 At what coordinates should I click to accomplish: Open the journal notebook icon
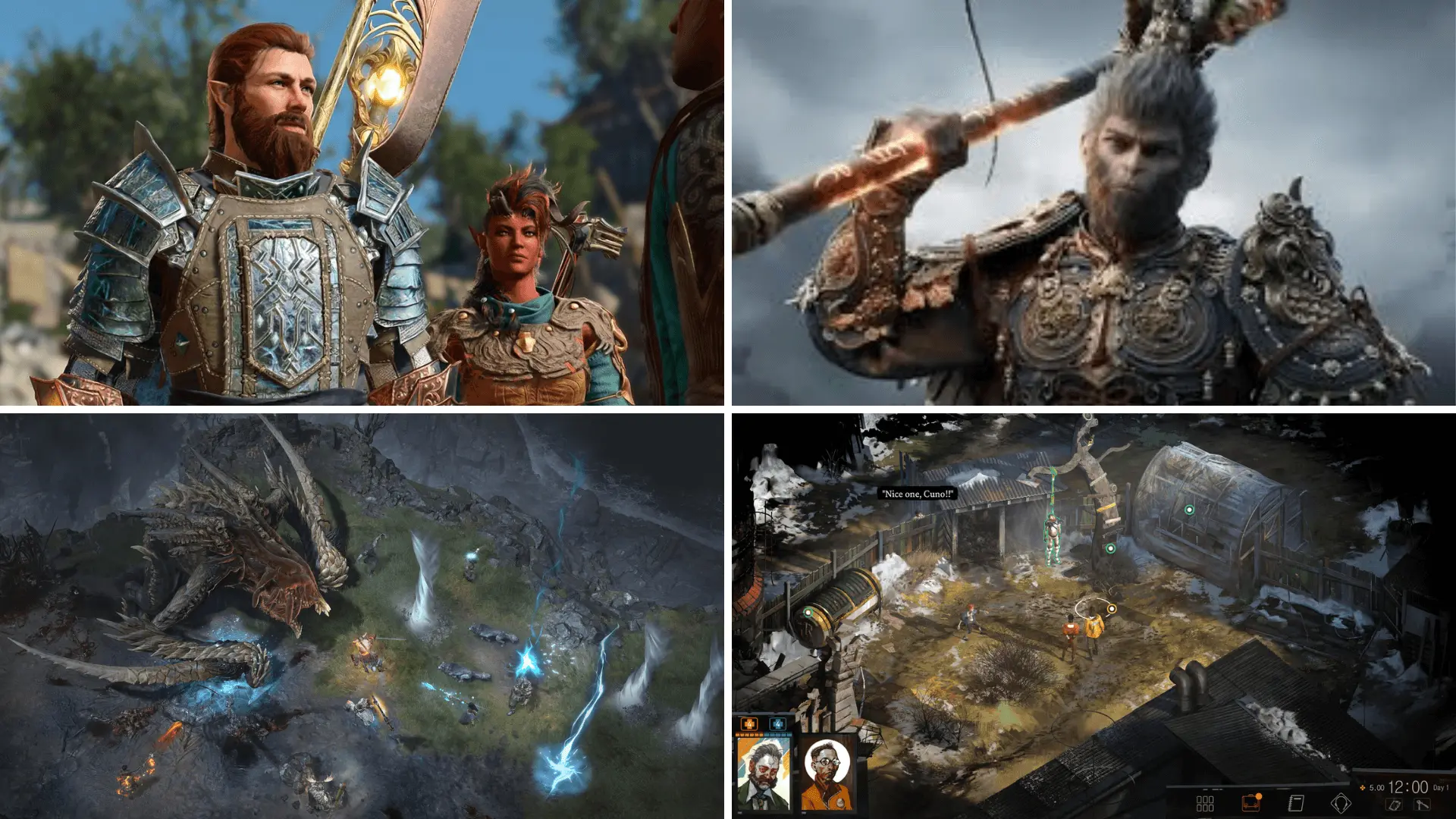click(1296, 803)
